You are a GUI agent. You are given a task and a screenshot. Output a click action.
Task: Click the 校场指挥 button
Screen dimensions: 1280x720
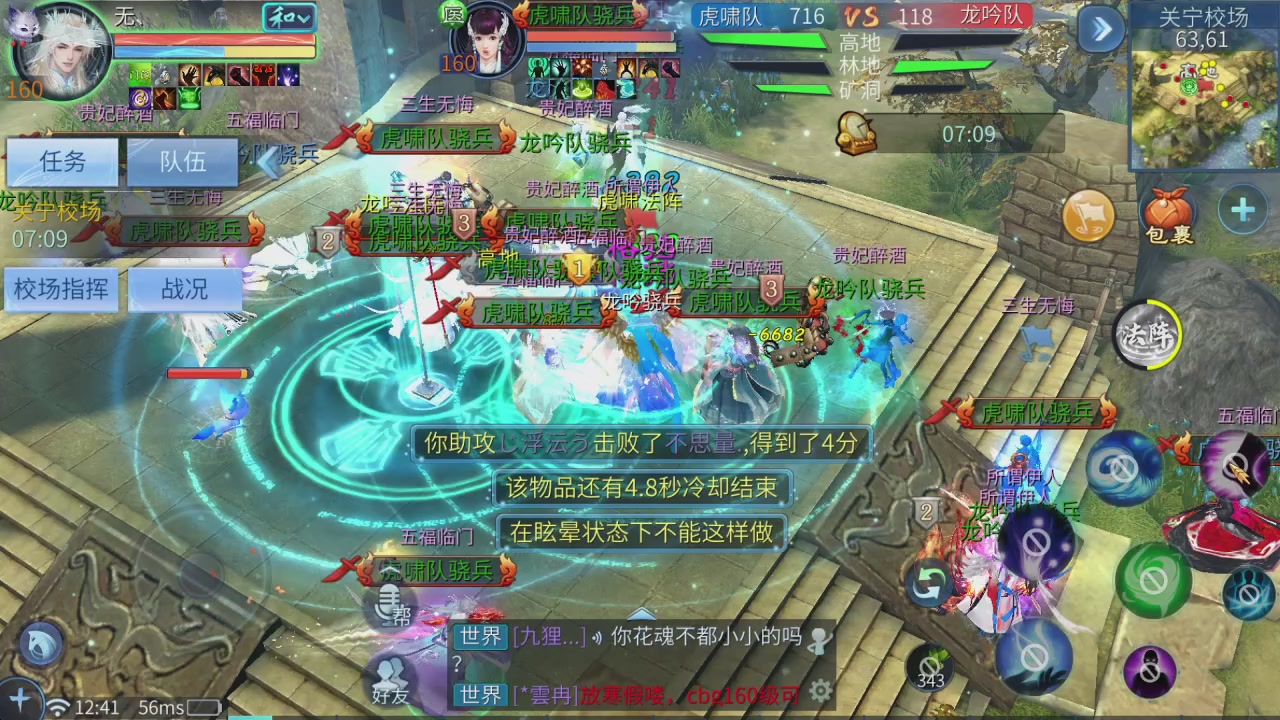coord(62,289)
